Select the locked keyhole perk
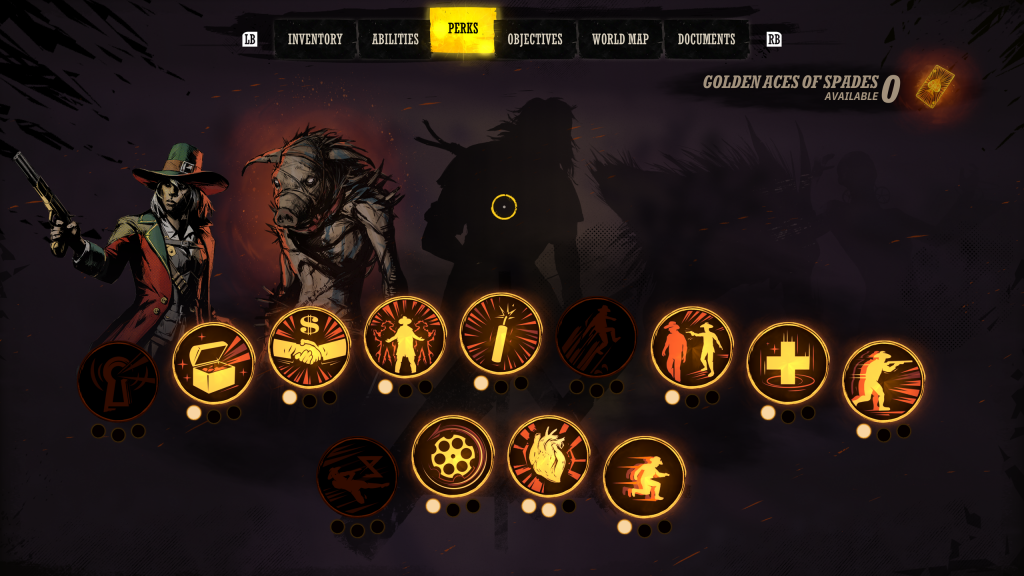 [x=118, y=382]
